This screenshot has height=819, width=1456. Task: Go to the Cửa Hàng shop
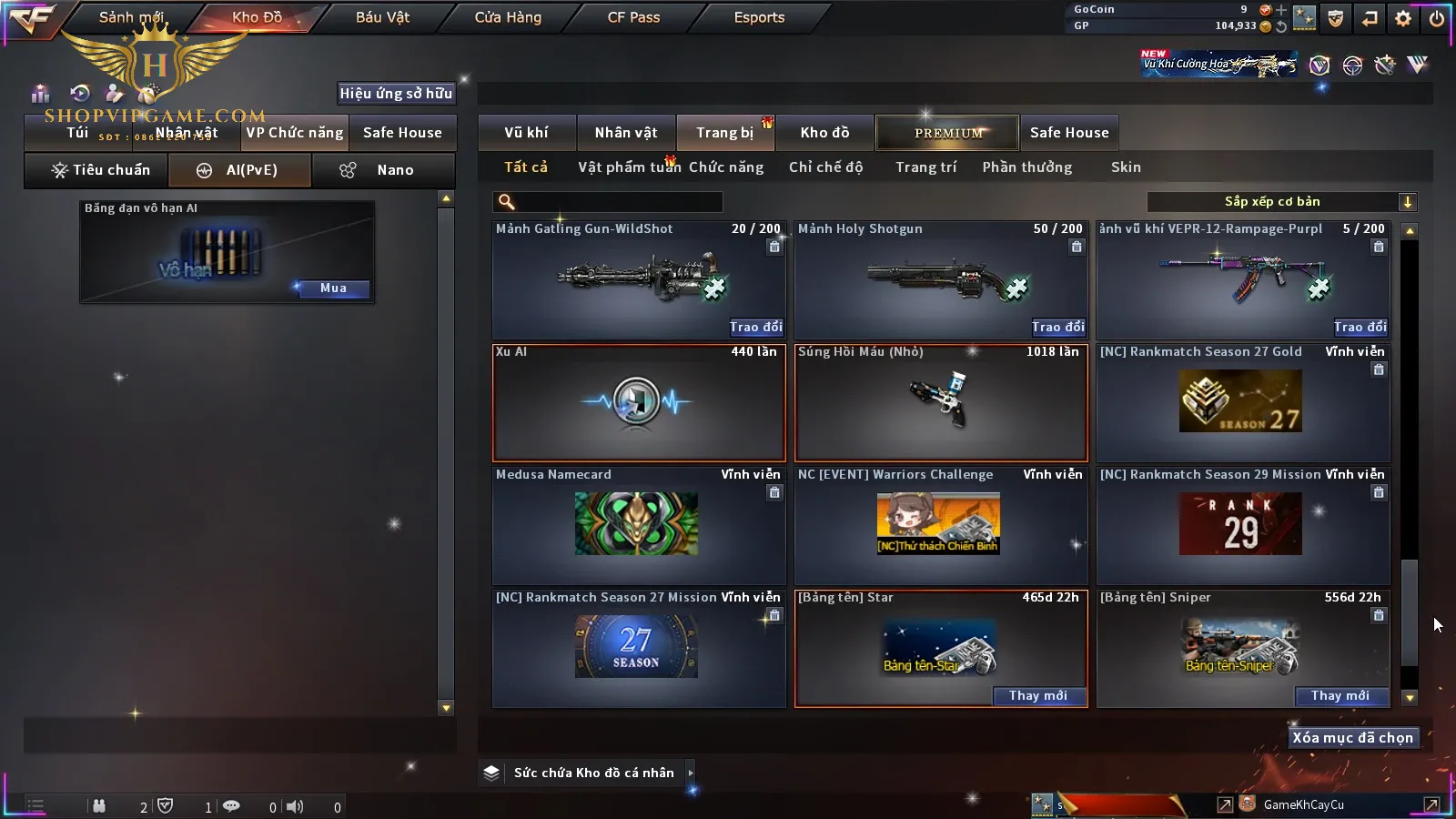pos(508,17)
